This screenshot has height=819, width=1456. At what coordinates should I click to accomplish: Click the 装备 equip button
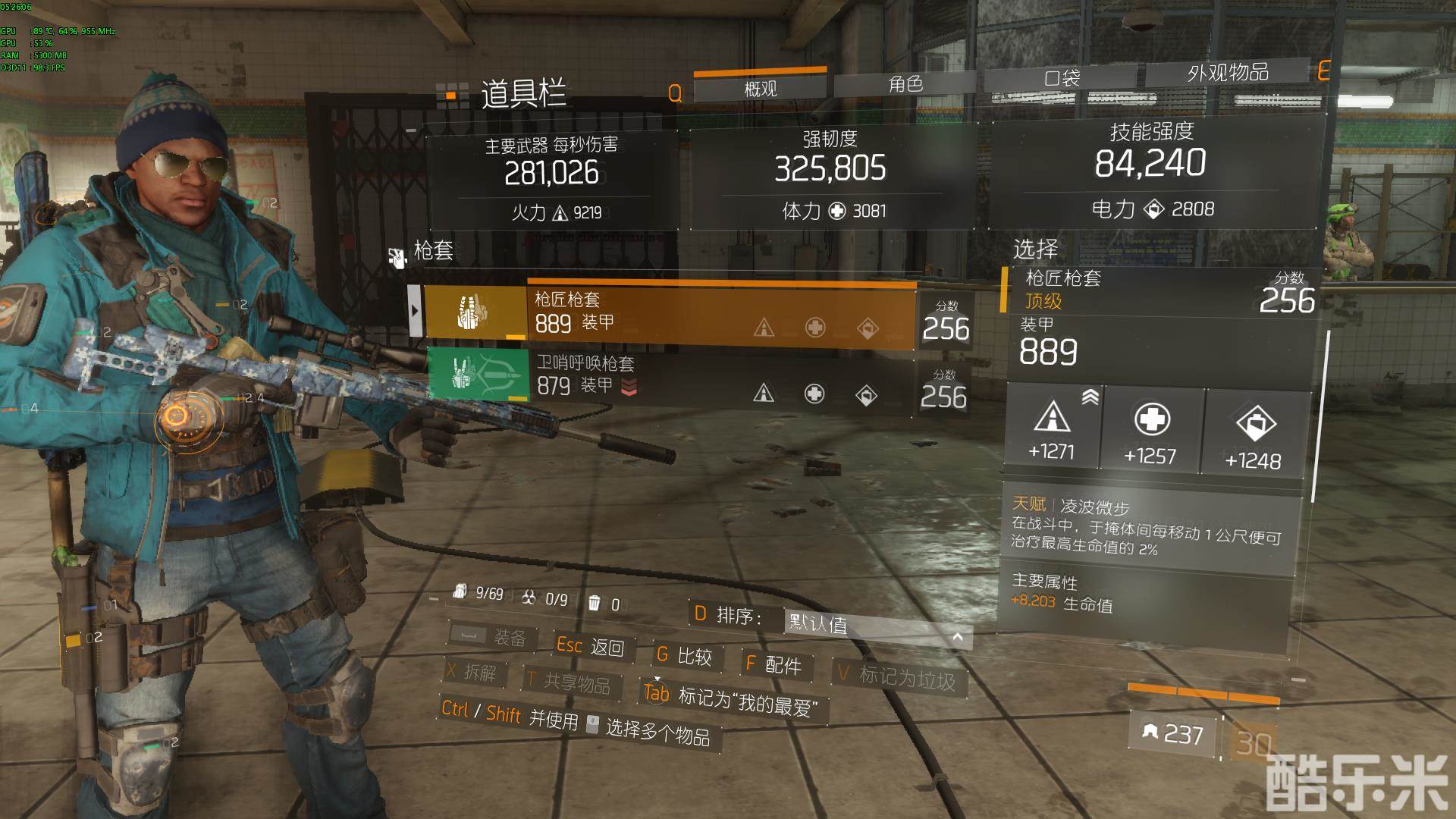(490, 637)
